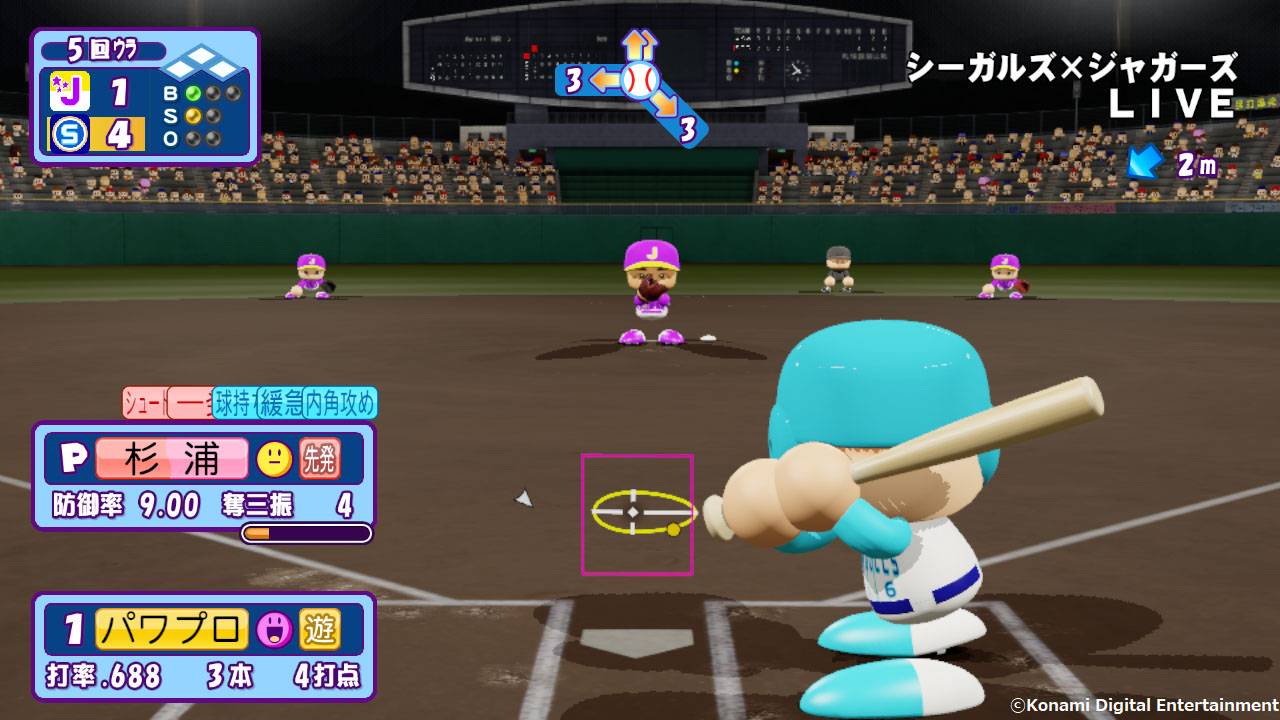Click the yellow batting cursor in the strike zone

click(635, 511)
